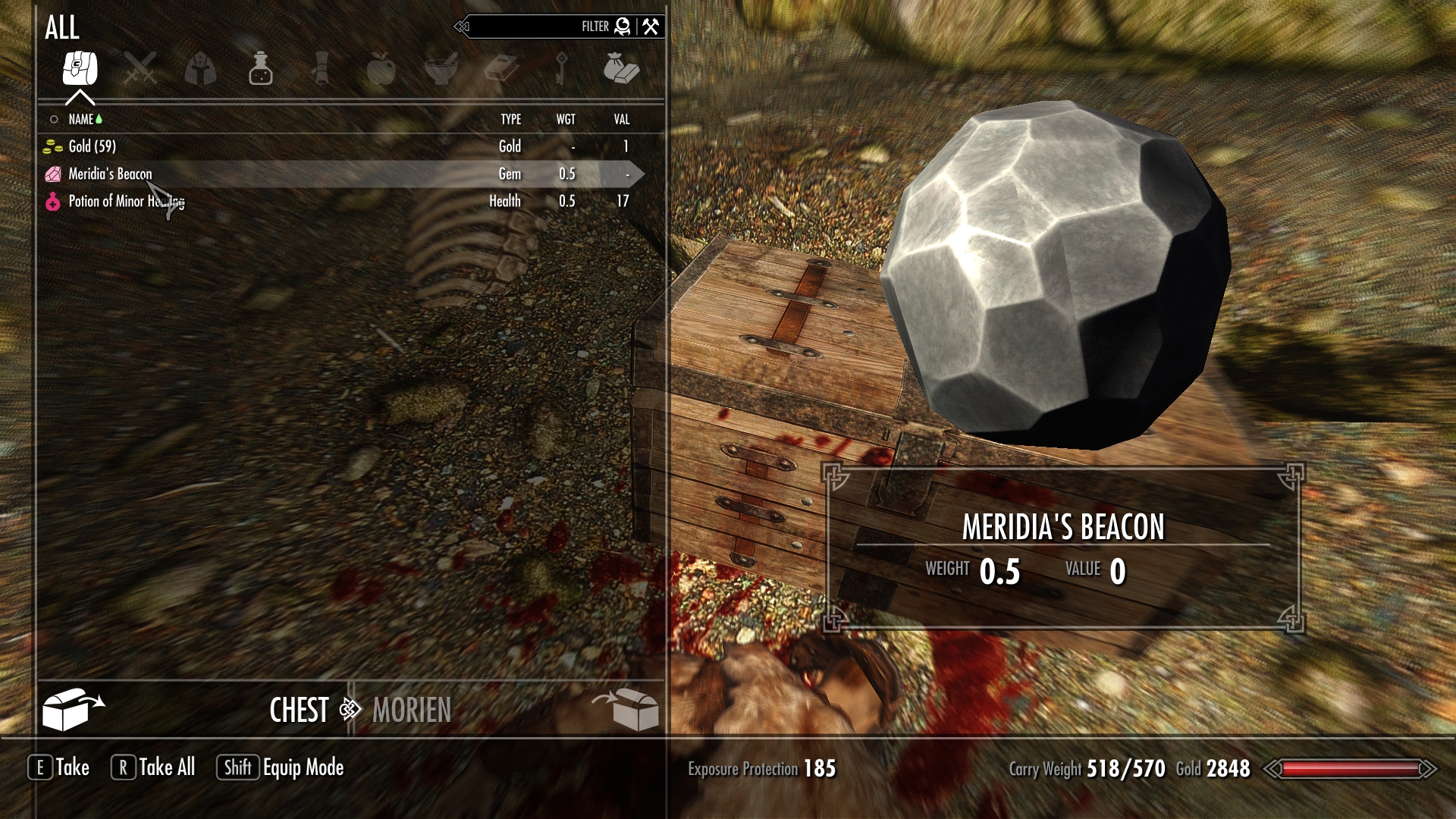Open the Armor category helmet icon

[x=200, y=69]
